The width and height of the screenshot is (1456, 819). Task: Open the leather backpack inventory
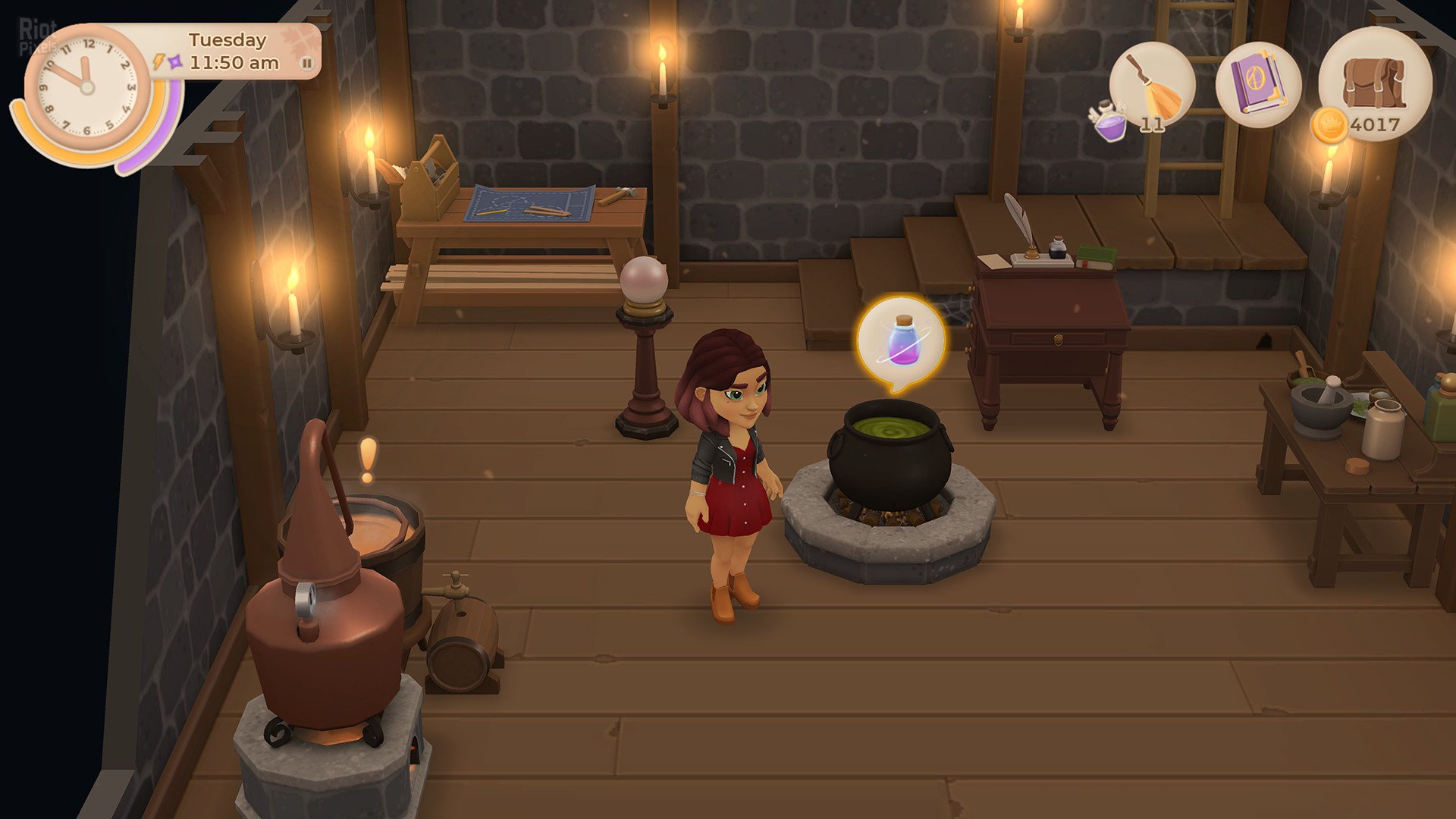[x=1374, y=82]
